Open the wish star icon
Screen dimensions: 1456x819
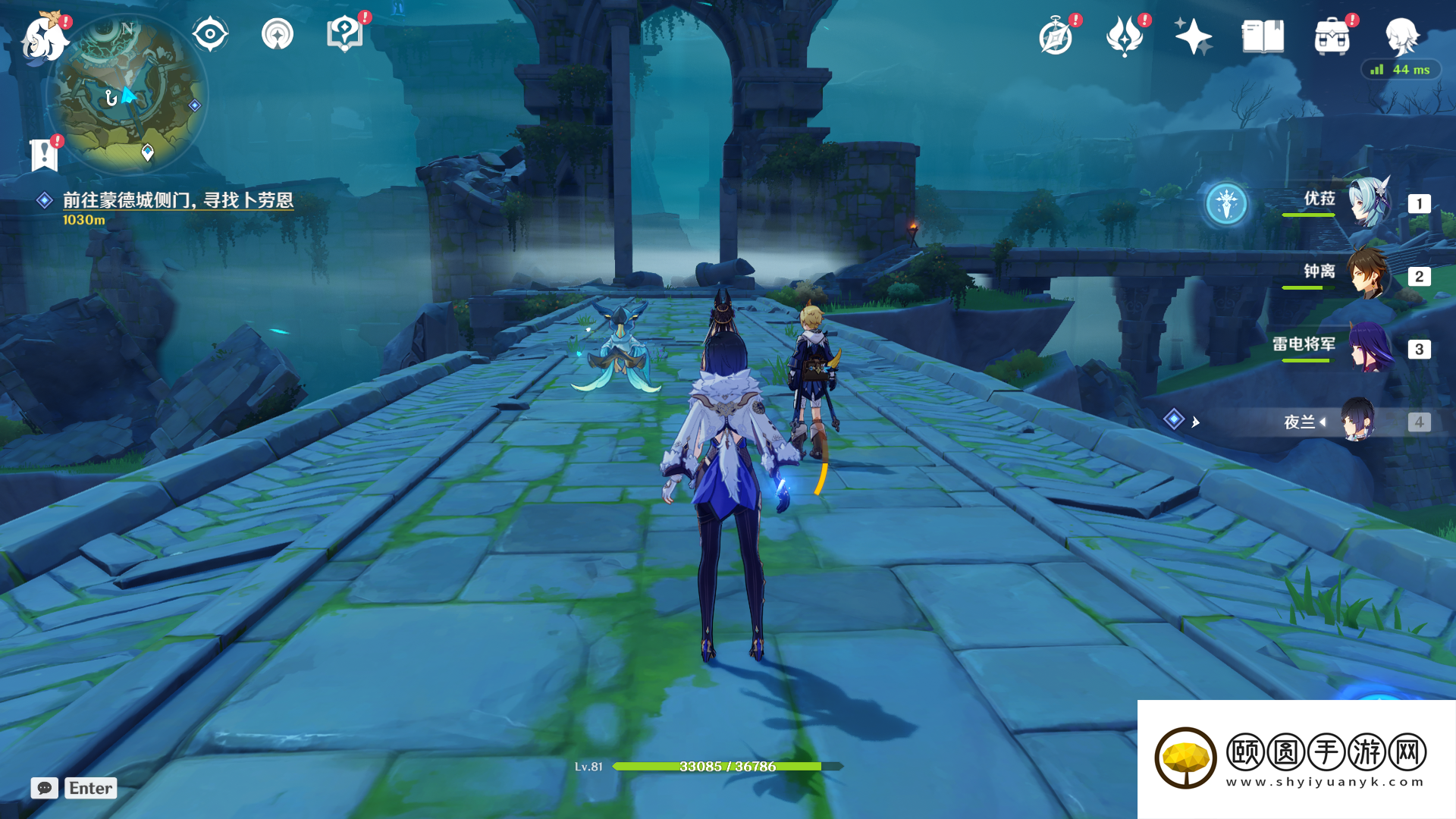click(1193, 36)
